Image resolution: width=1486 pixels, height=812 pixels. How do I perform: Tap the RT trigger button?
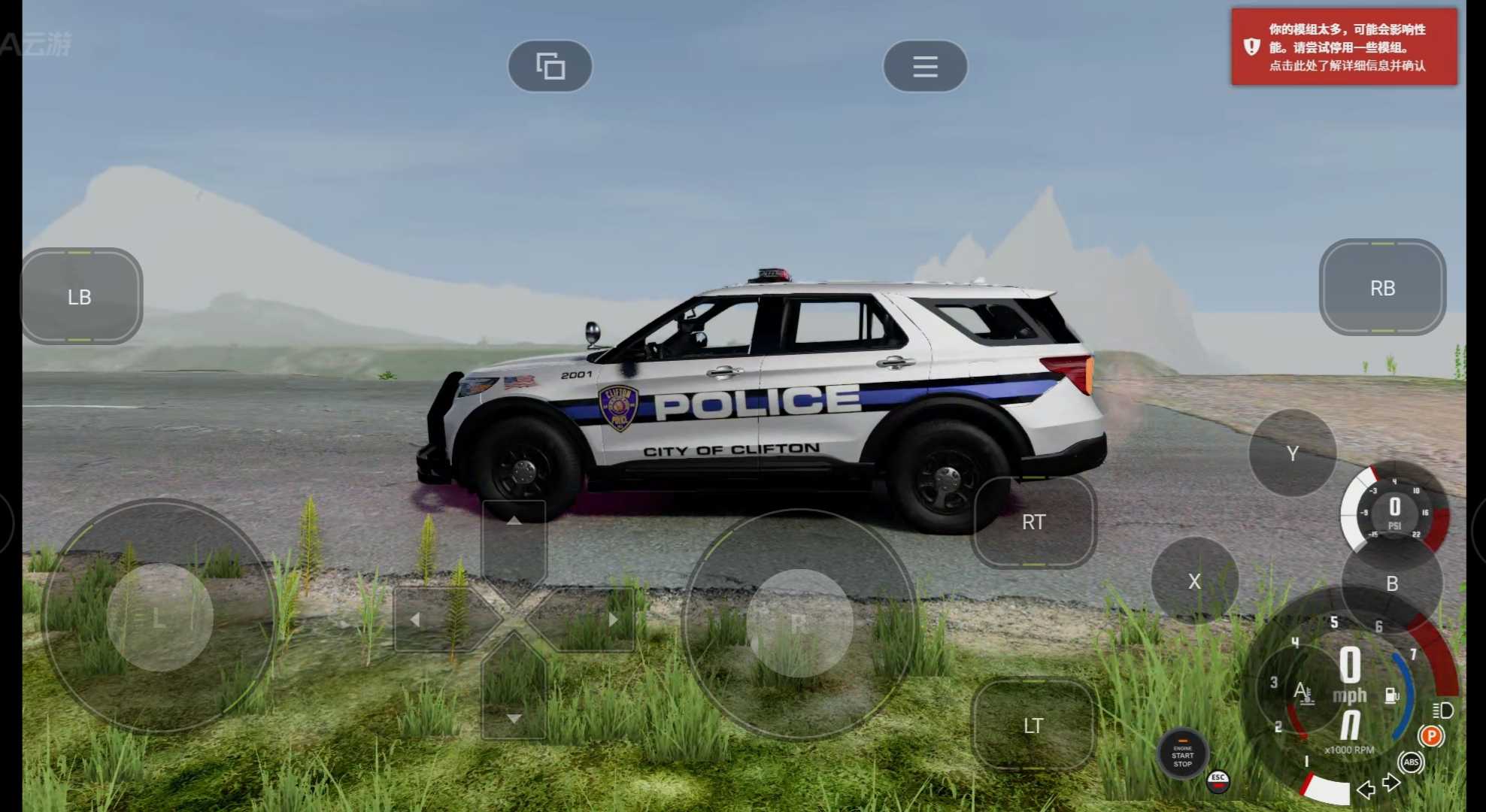[1034, 522]
